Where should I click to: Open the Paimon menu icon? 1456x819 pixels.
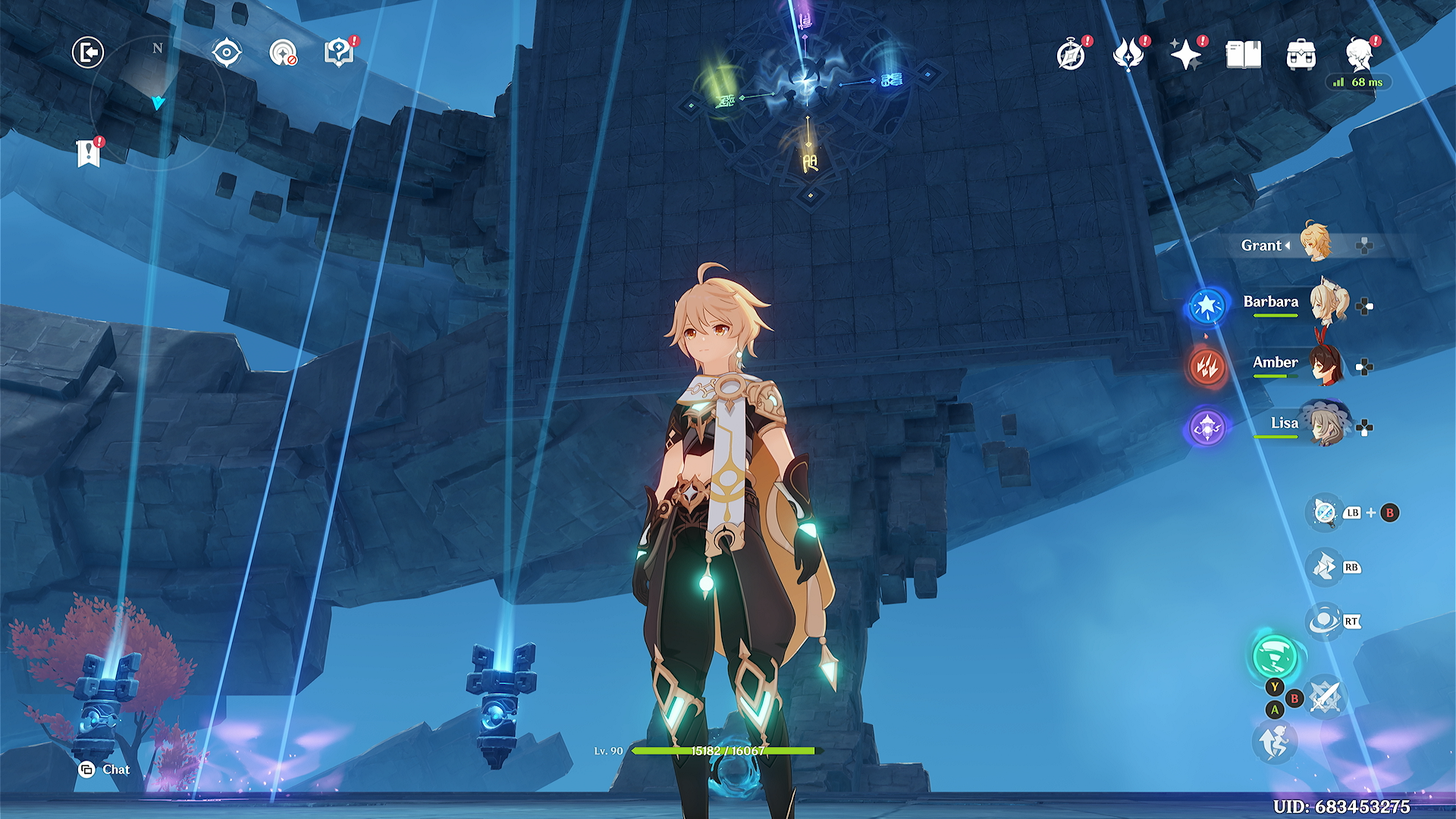point(1360,55)
